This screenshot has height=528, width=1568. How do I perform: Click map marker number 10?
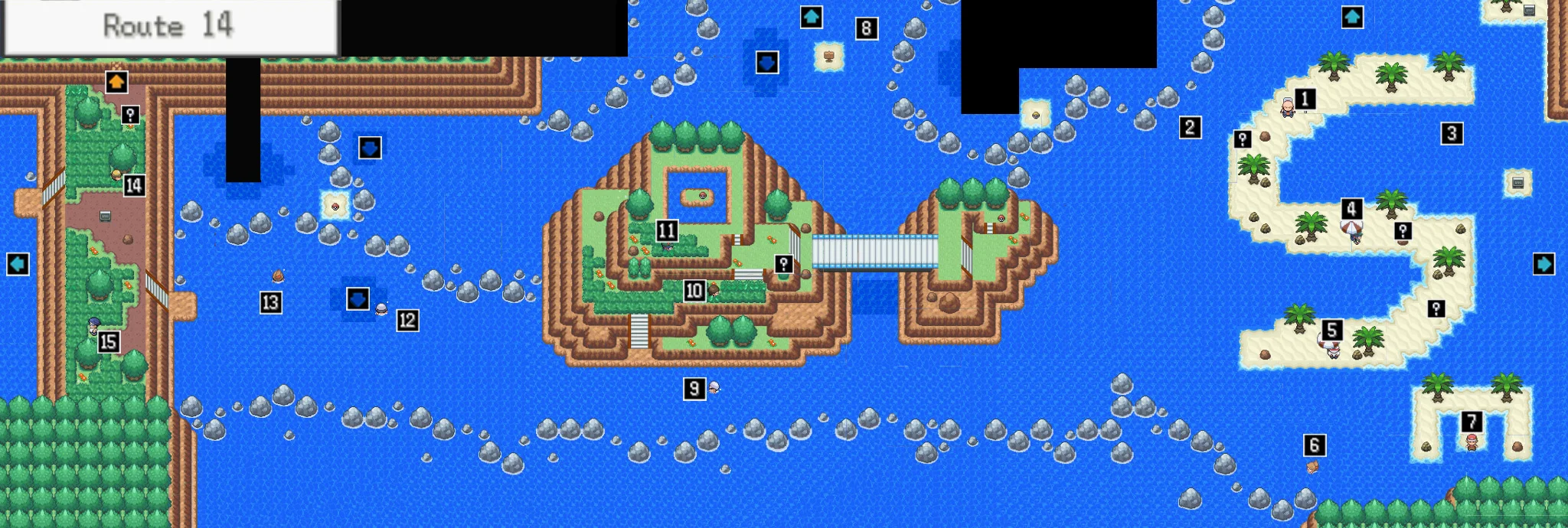coord(694,291)
